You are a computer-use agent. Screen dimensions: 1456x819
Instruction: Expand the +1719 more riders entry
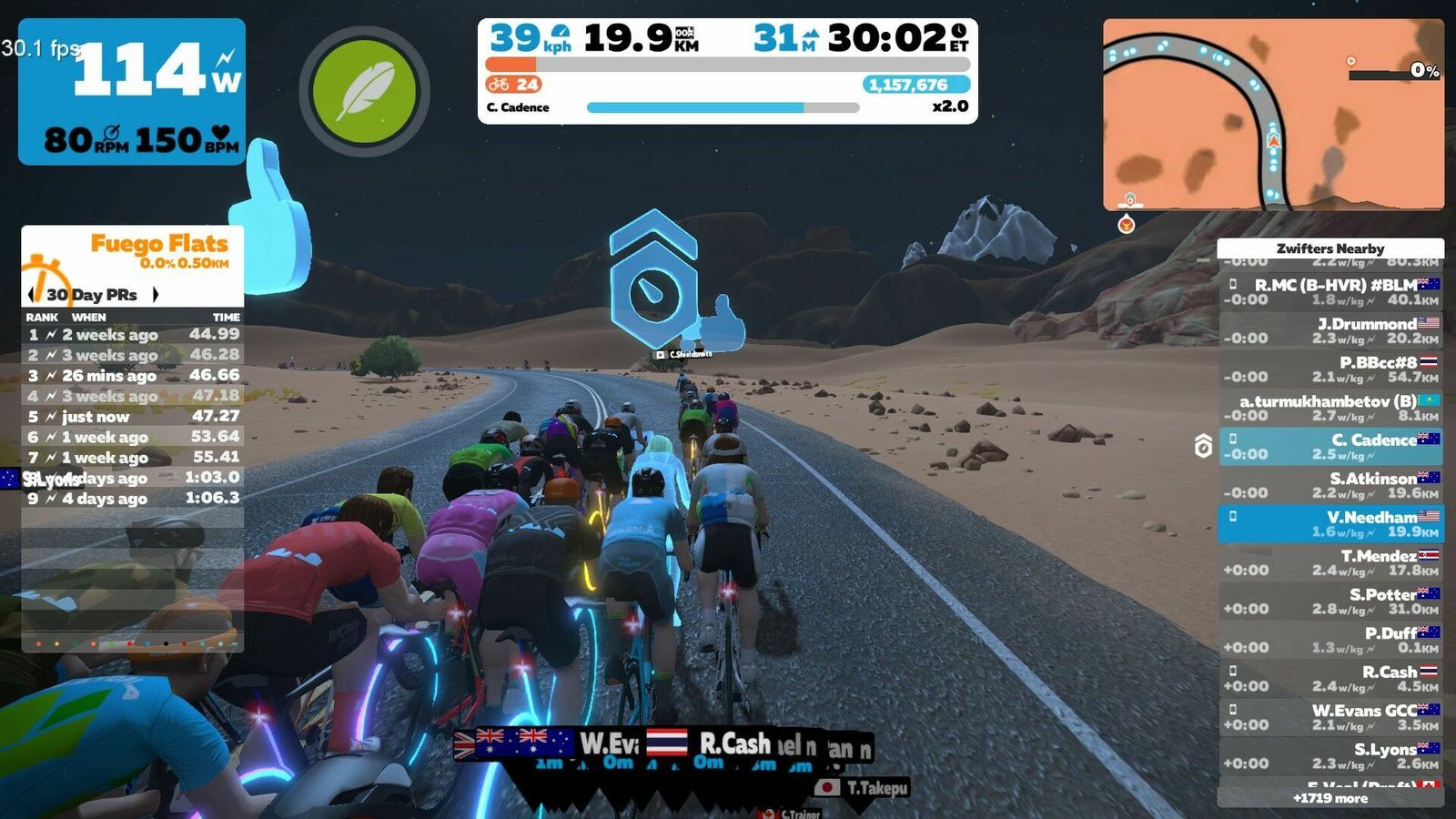(1330, 798)
